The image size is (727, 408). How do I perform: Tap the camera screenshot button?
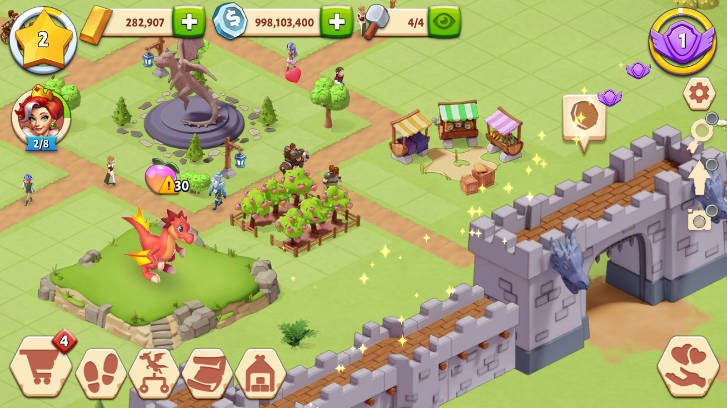[700, 220]
